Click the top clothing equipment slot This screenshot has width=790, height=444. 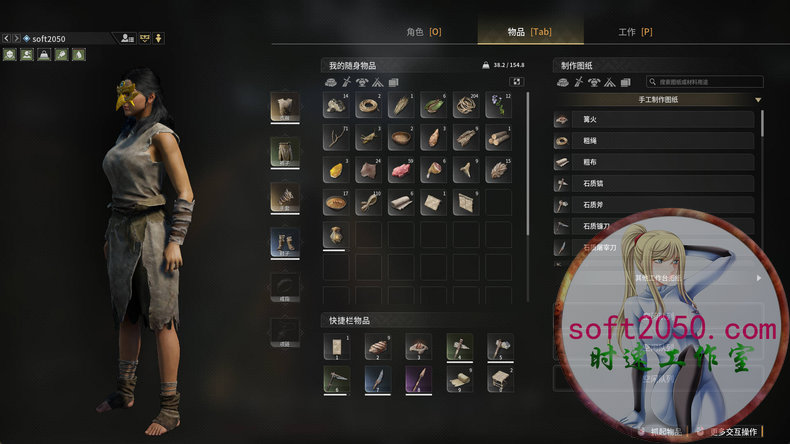click(x=285, y=108)
